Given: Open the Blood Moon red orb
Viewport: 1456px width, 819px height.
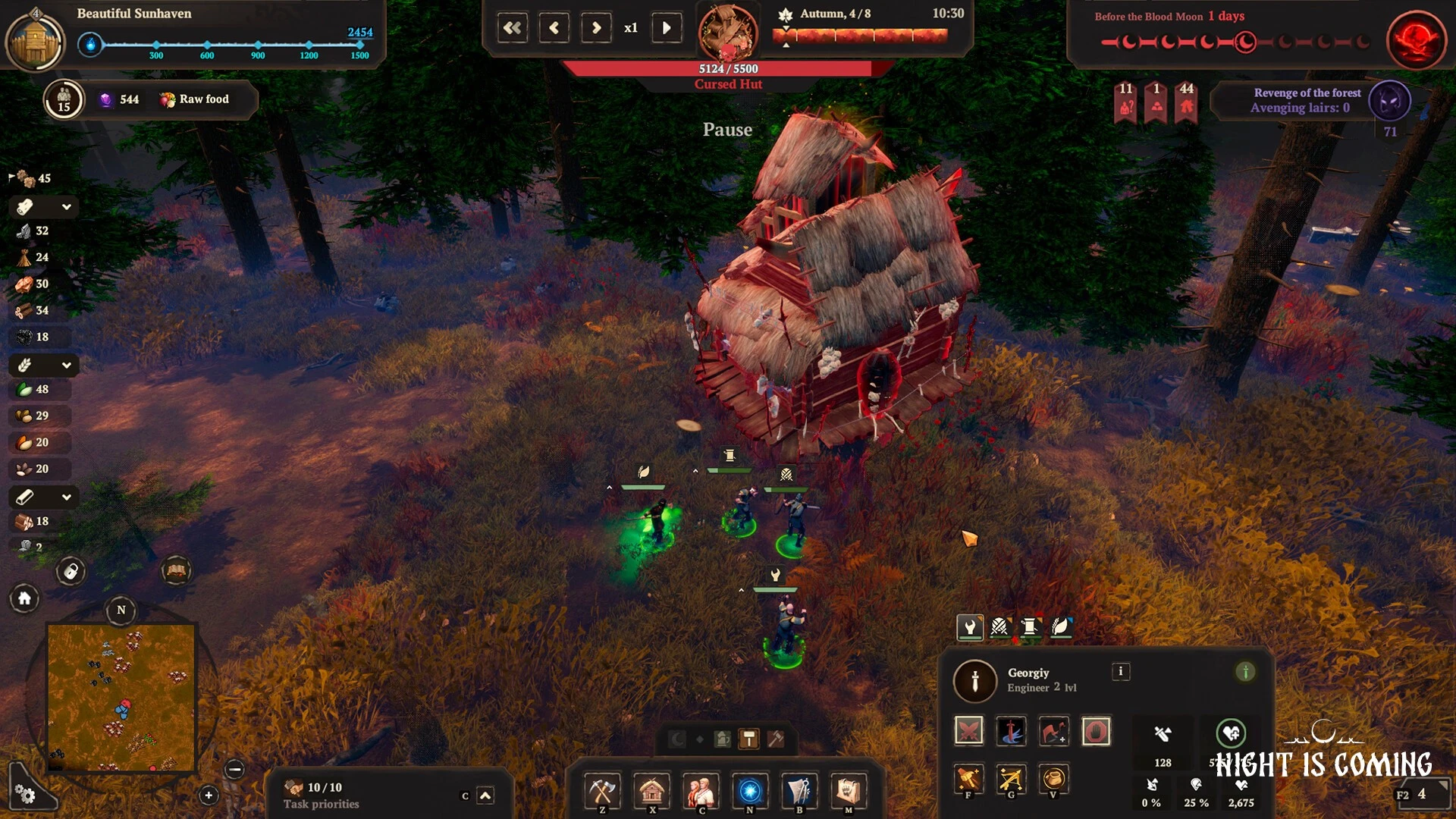Looking at the screenshot, I should (1416, 40).
